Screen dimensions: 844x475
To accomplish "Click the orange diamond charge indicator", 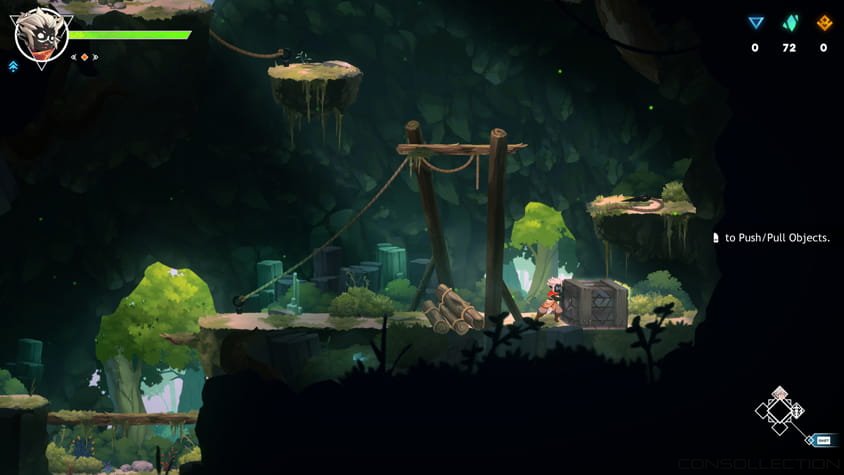I will [x=84, y=57].
